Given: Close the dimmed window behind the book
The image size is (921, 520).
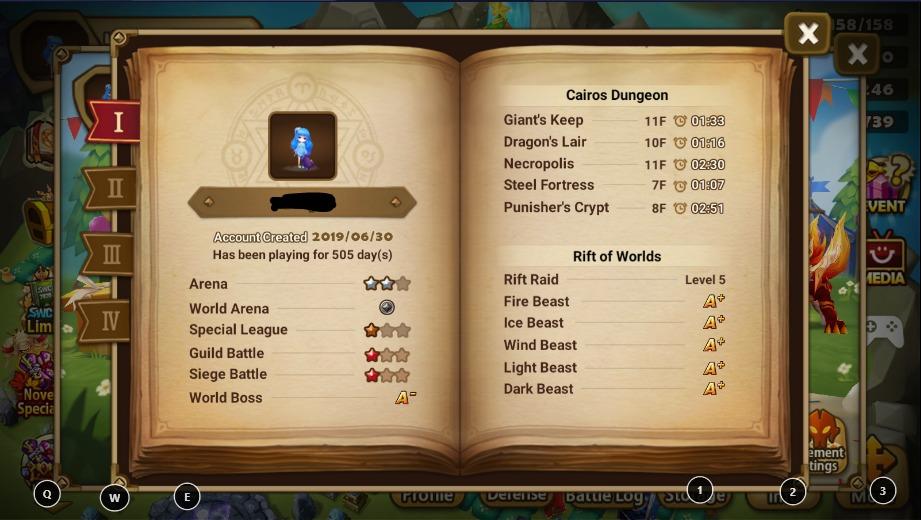Looking at the screenshot, I should point(857,55).
